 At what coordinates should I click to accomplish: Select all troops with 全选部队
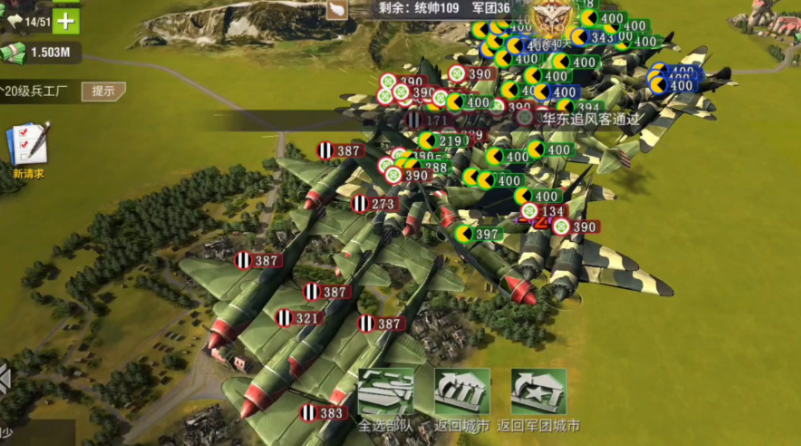386,394
